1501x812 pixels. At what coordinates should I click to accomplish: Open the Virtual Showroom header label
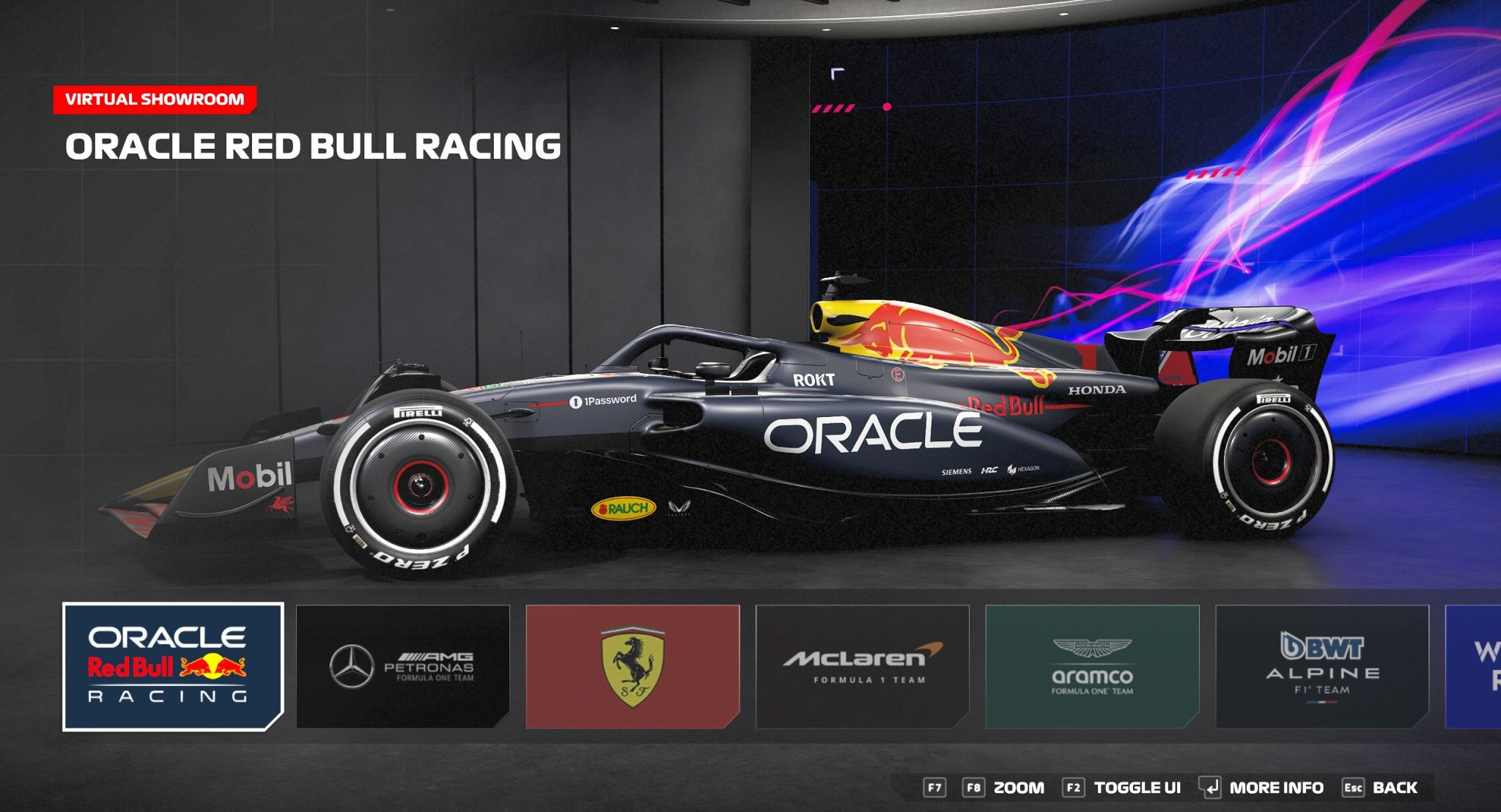[155, 100]
